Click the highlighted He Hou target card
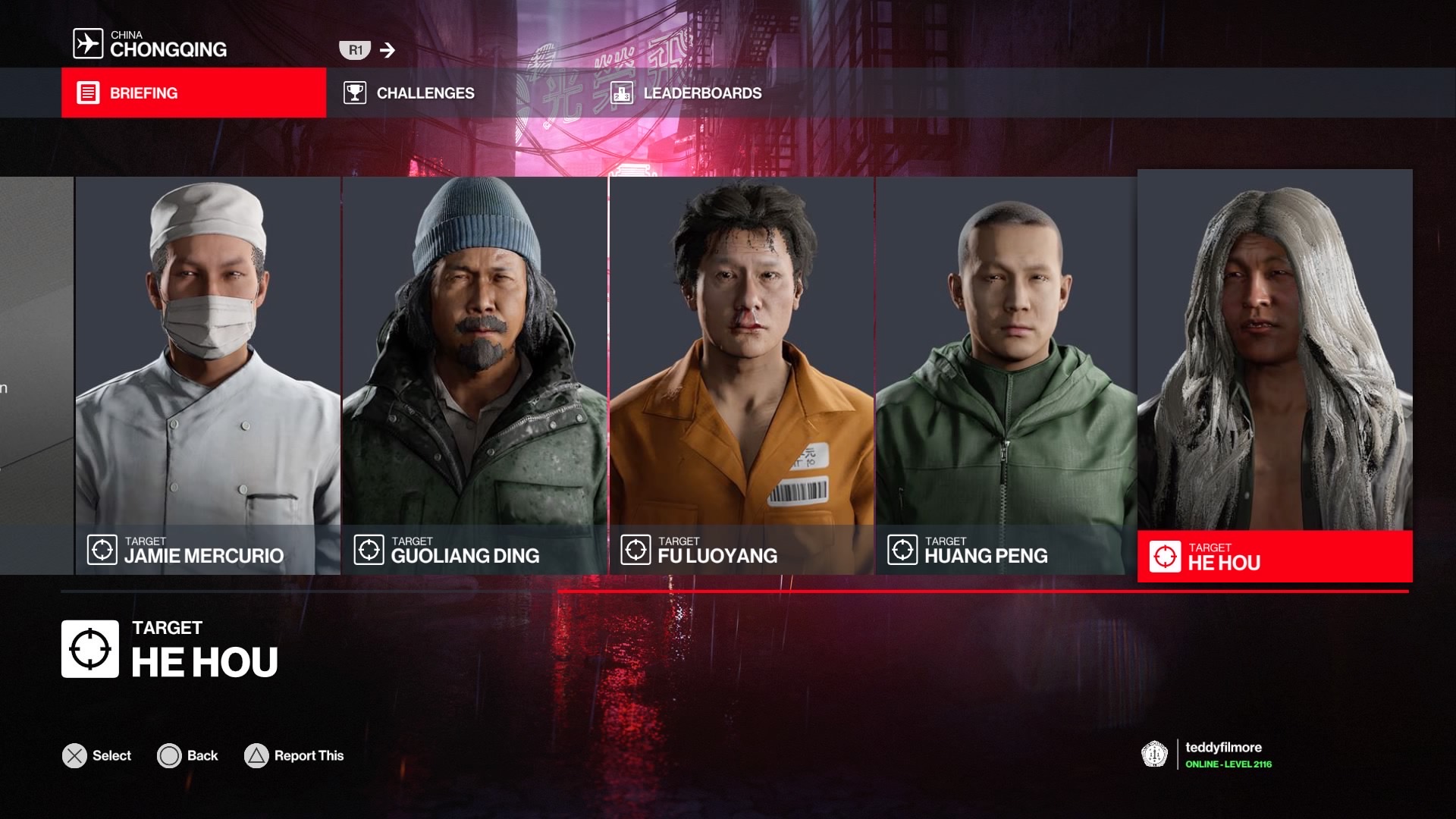Screen dimensions: 1456x819 1274,375
